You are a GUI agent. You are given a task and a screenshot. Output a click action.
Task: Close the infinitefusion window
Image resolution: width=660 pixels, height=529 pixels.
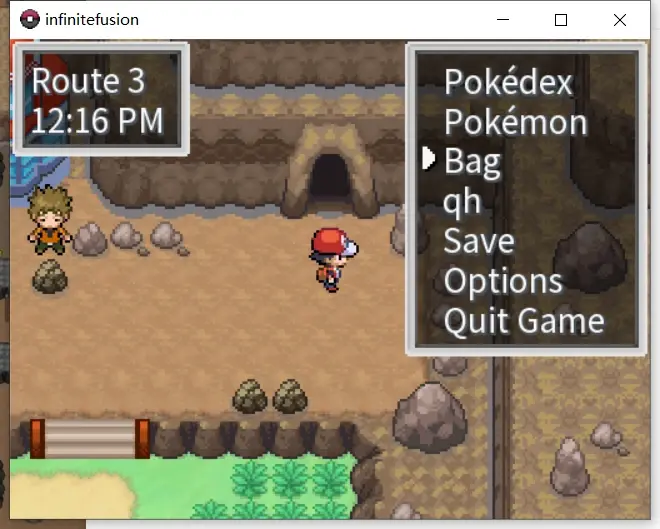pyautogui.click(x=619, y=20)
